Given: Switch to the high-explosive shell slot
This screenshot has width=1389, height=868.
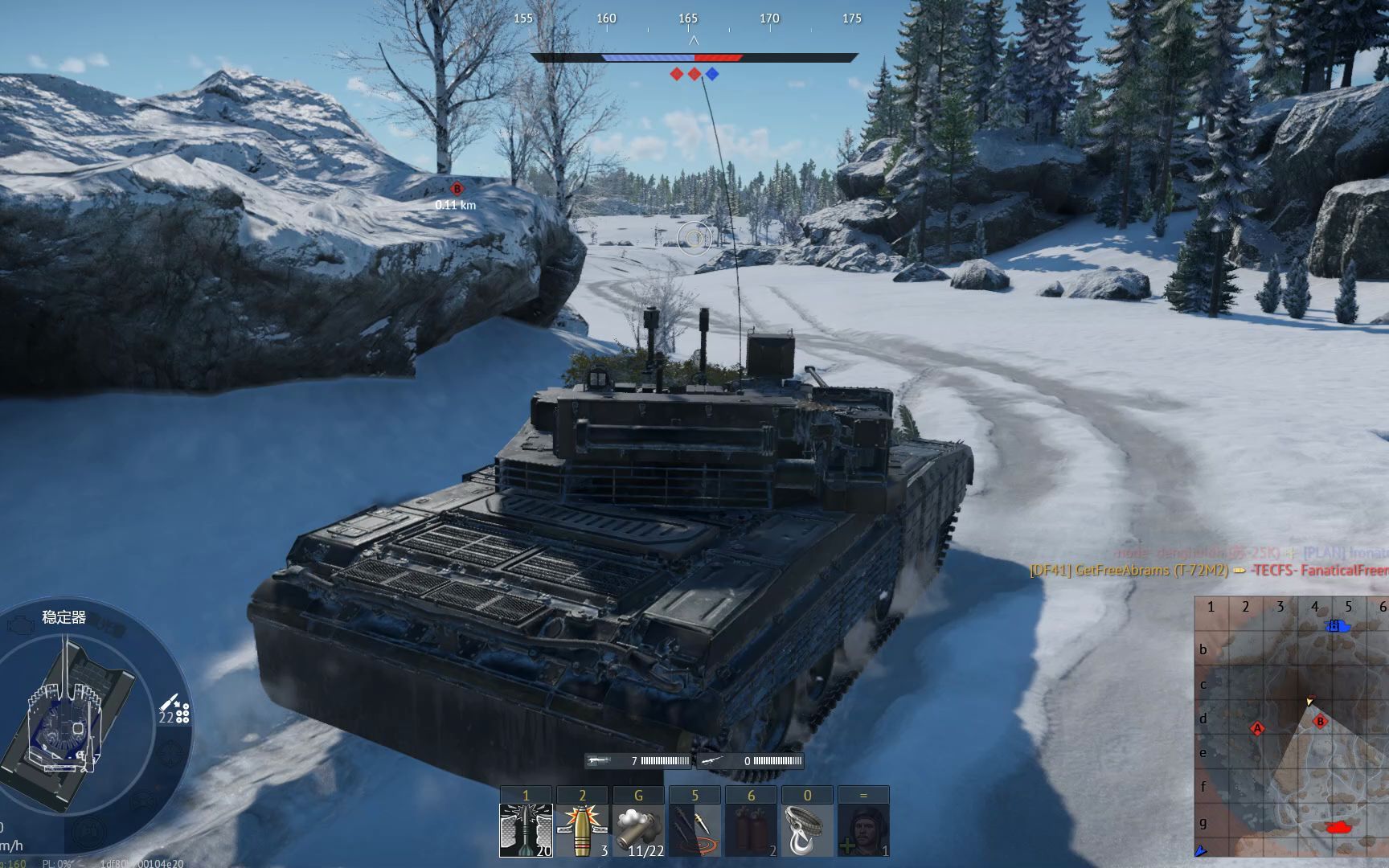Looking at the screenshot, I should pyautogui.click(x=582, y=829).
